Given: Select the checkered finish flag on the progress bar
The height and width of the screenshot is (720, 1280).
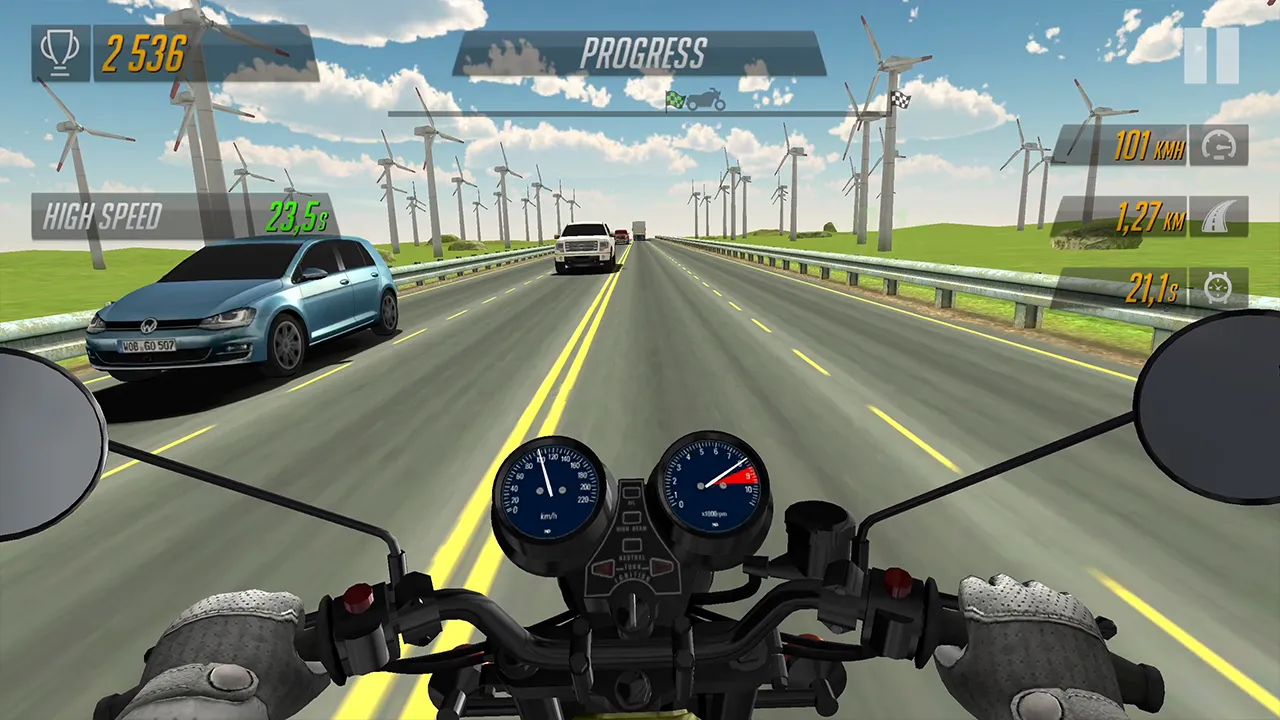Looking at the screenshot, I should click(903, 101).
